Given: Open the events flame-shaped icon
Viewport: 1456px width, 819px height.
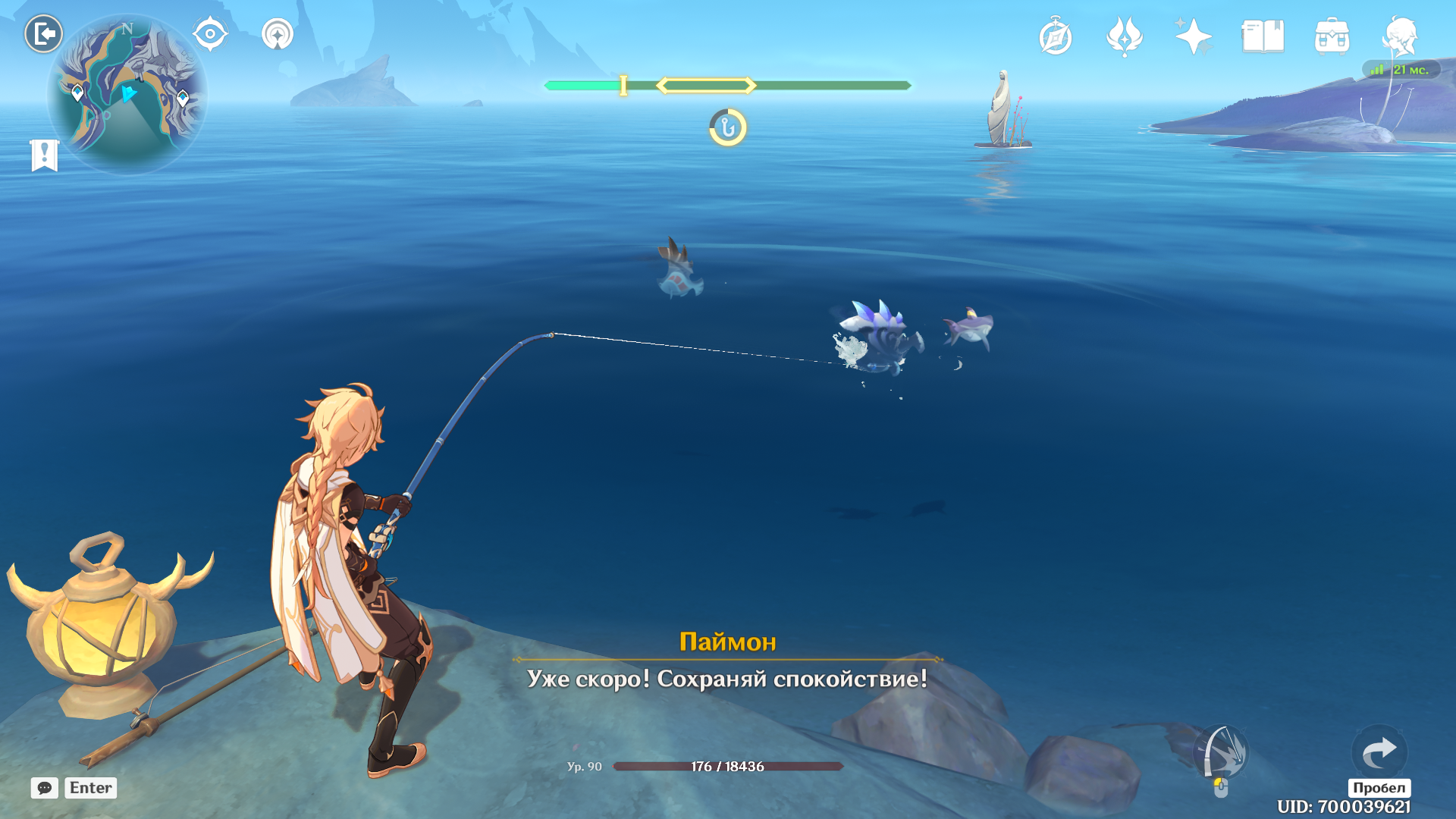Looking at the screenshot, I should 1124,36.
